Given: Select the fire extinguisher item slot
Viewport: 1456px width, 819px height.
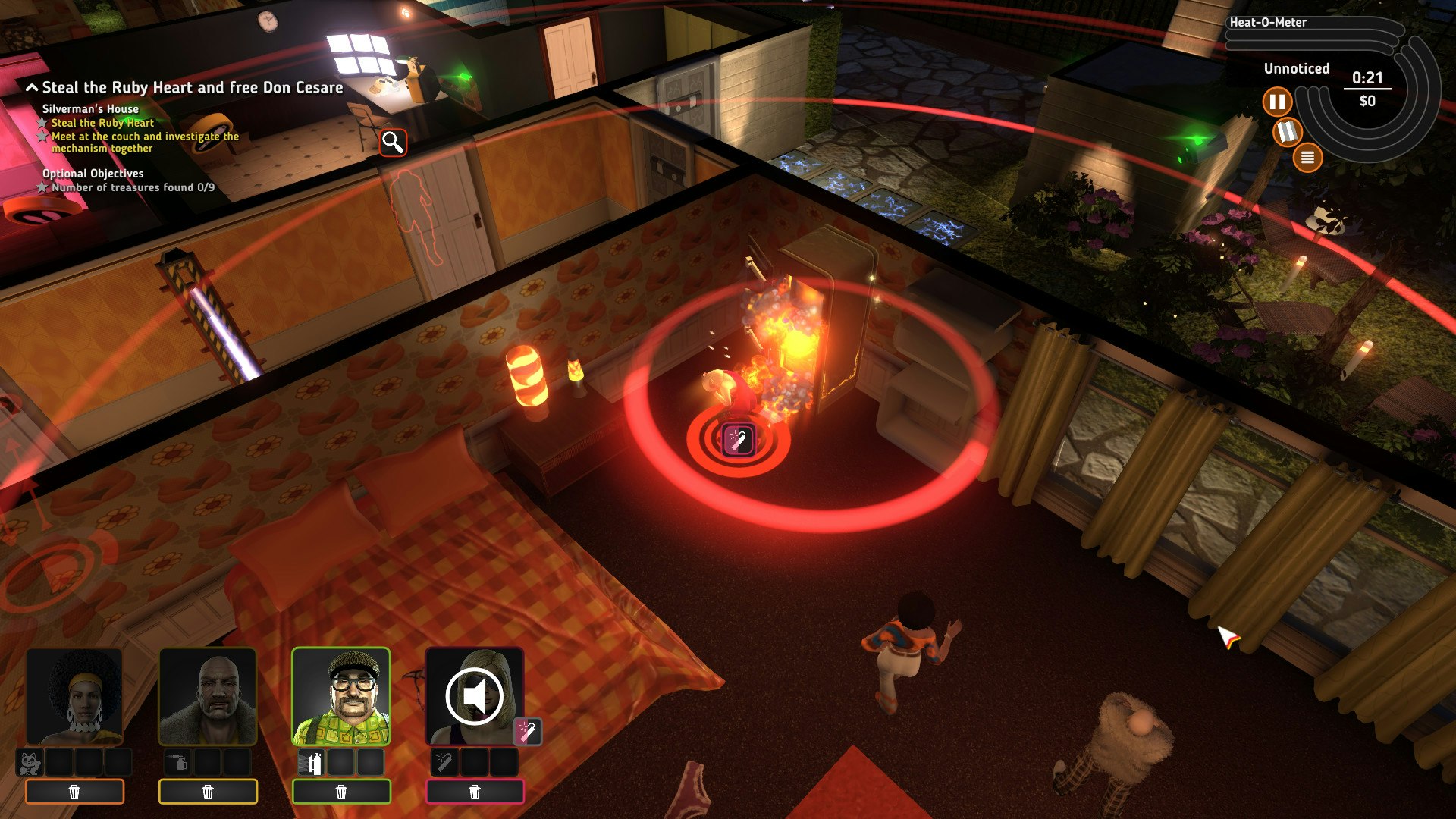Looking at the screenshot, I should pos(313,763).
